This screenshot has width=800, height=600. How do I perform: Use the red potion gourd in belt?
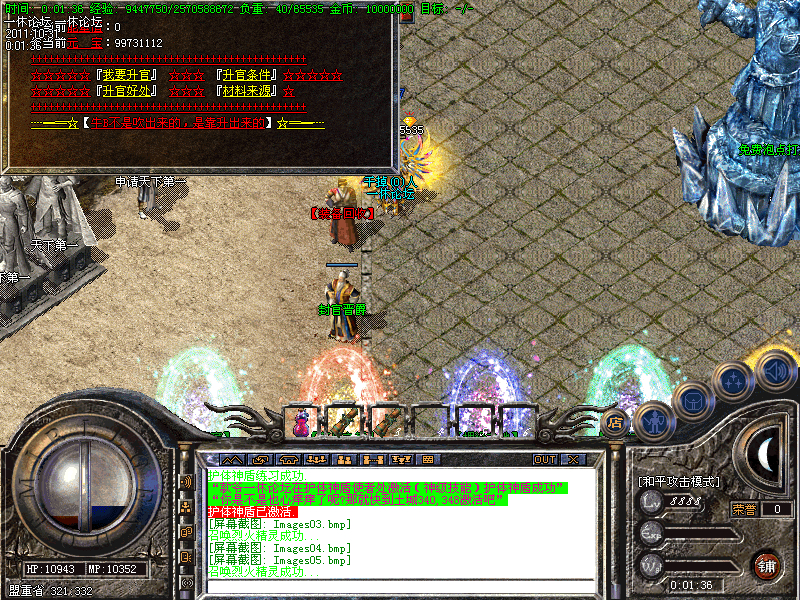300,424
